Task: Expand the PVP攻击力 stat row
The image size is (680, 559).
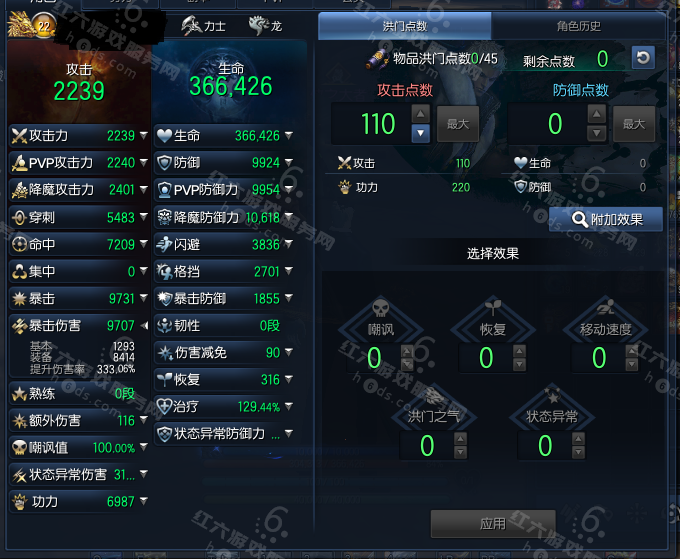Action: [143, 163]
